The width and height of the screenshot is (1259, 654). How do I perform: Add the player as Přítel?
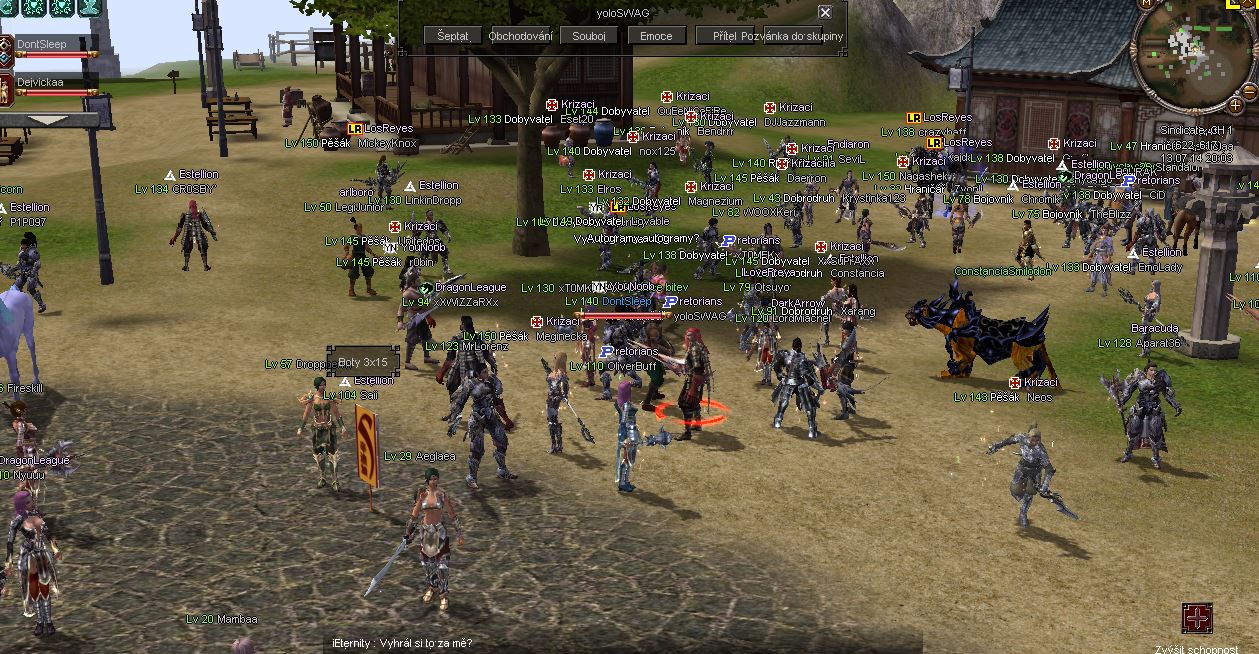725,36
